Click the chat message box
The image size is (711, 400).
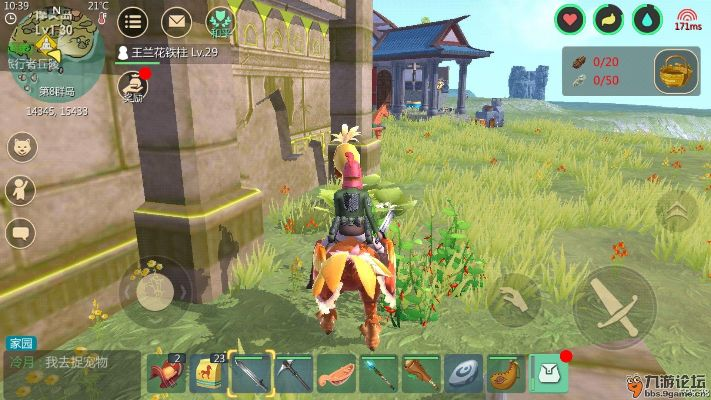tap(72, 363)
